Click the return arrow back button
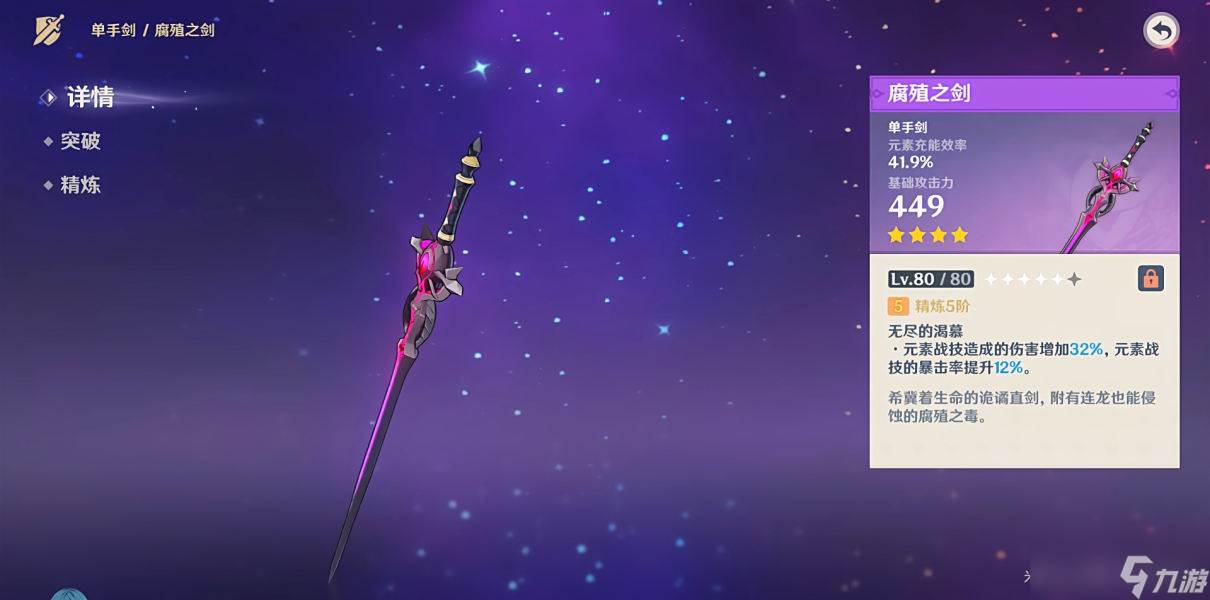The height and width of the screenshot is (600, 1210). (x=1161, y=31)
